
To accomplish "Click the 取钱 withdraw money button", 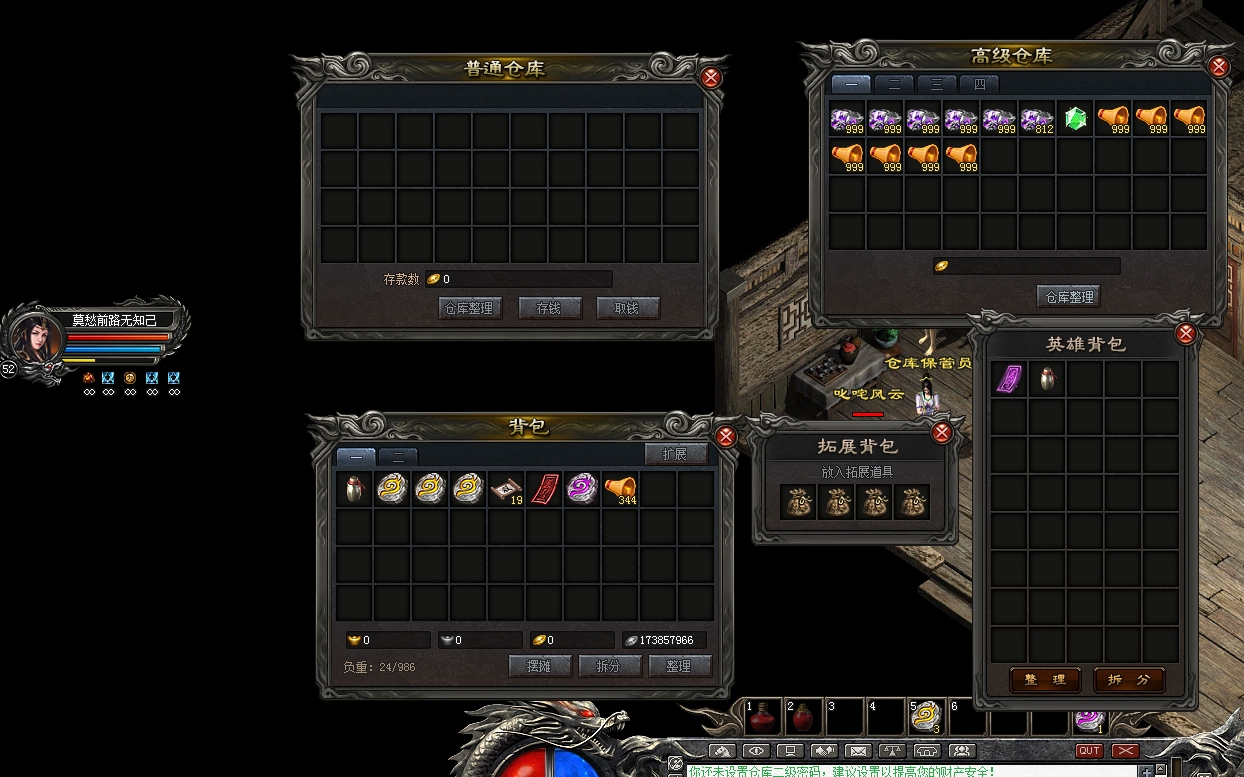I will [x=628, y=308].
